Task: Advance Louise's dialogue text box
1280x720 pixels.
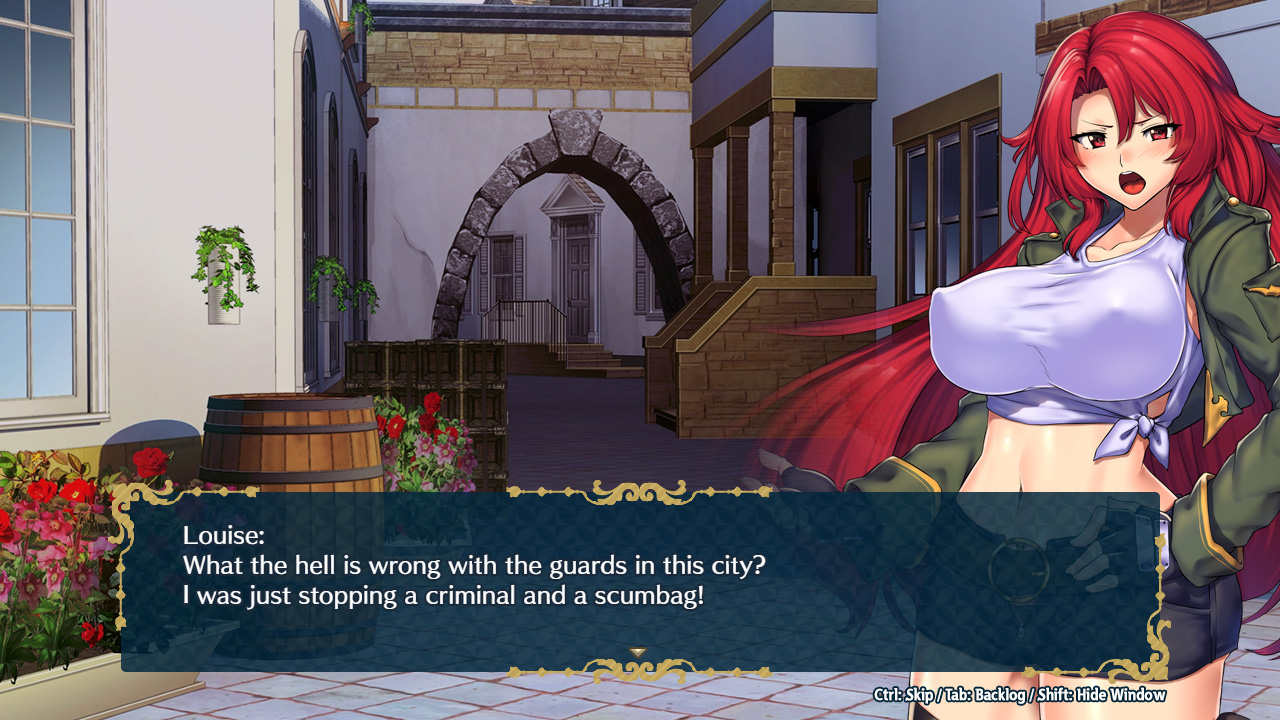Action: [x=640, y=580]
